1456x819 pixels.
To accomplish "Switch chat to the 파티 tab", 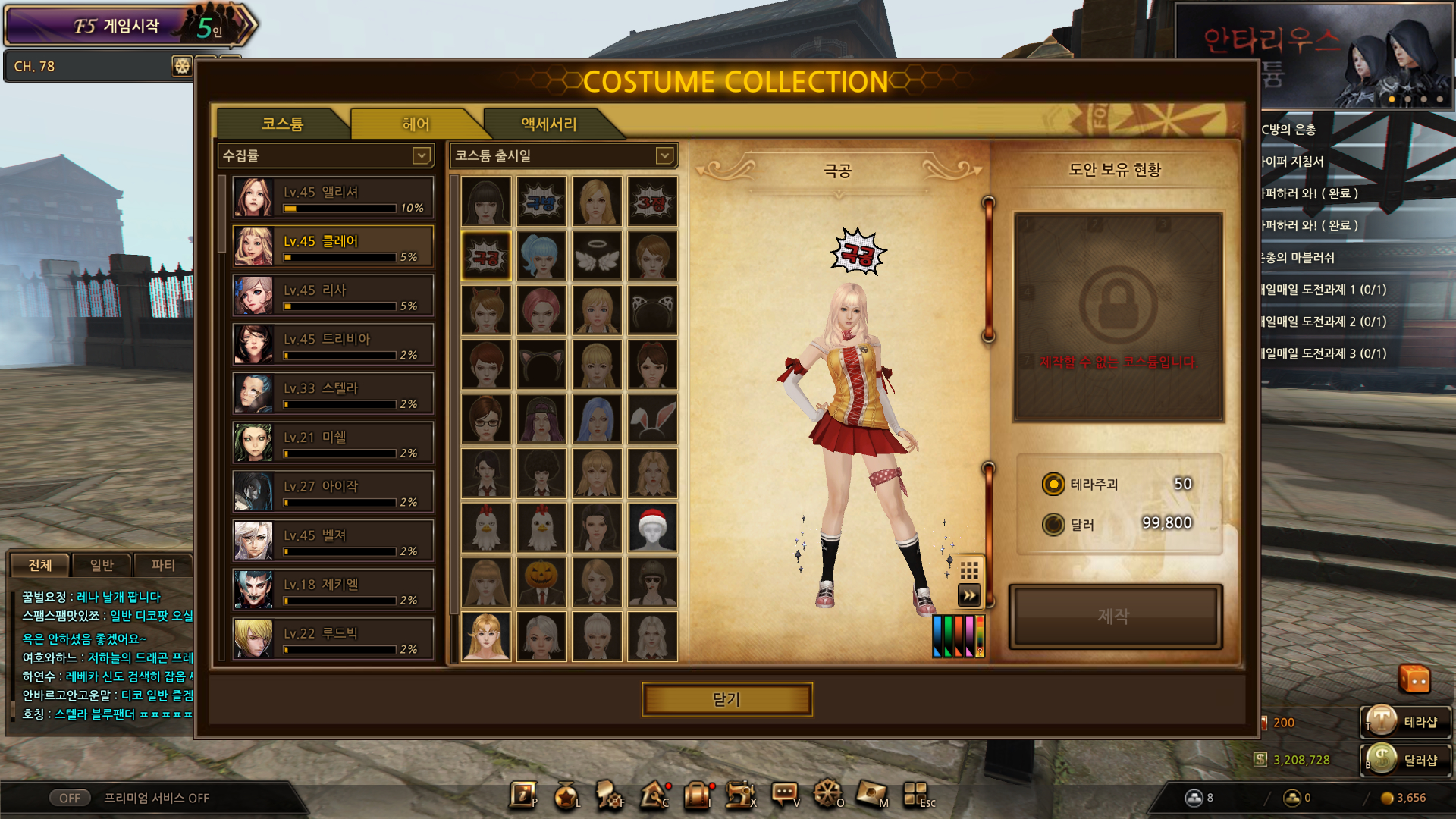I will (162, 565).
